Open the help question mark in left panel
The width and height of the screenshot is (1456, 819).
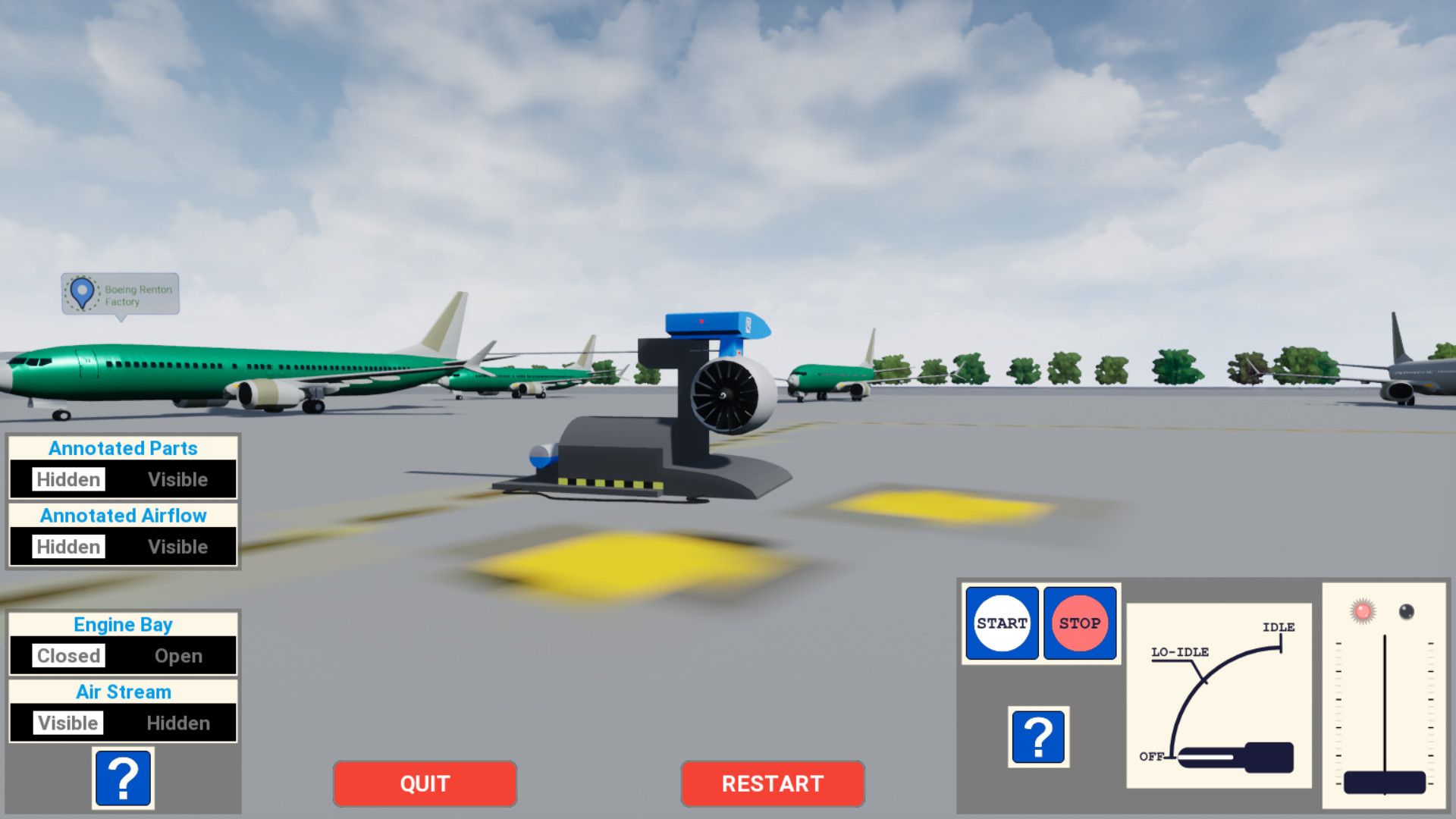coord(123,778)
